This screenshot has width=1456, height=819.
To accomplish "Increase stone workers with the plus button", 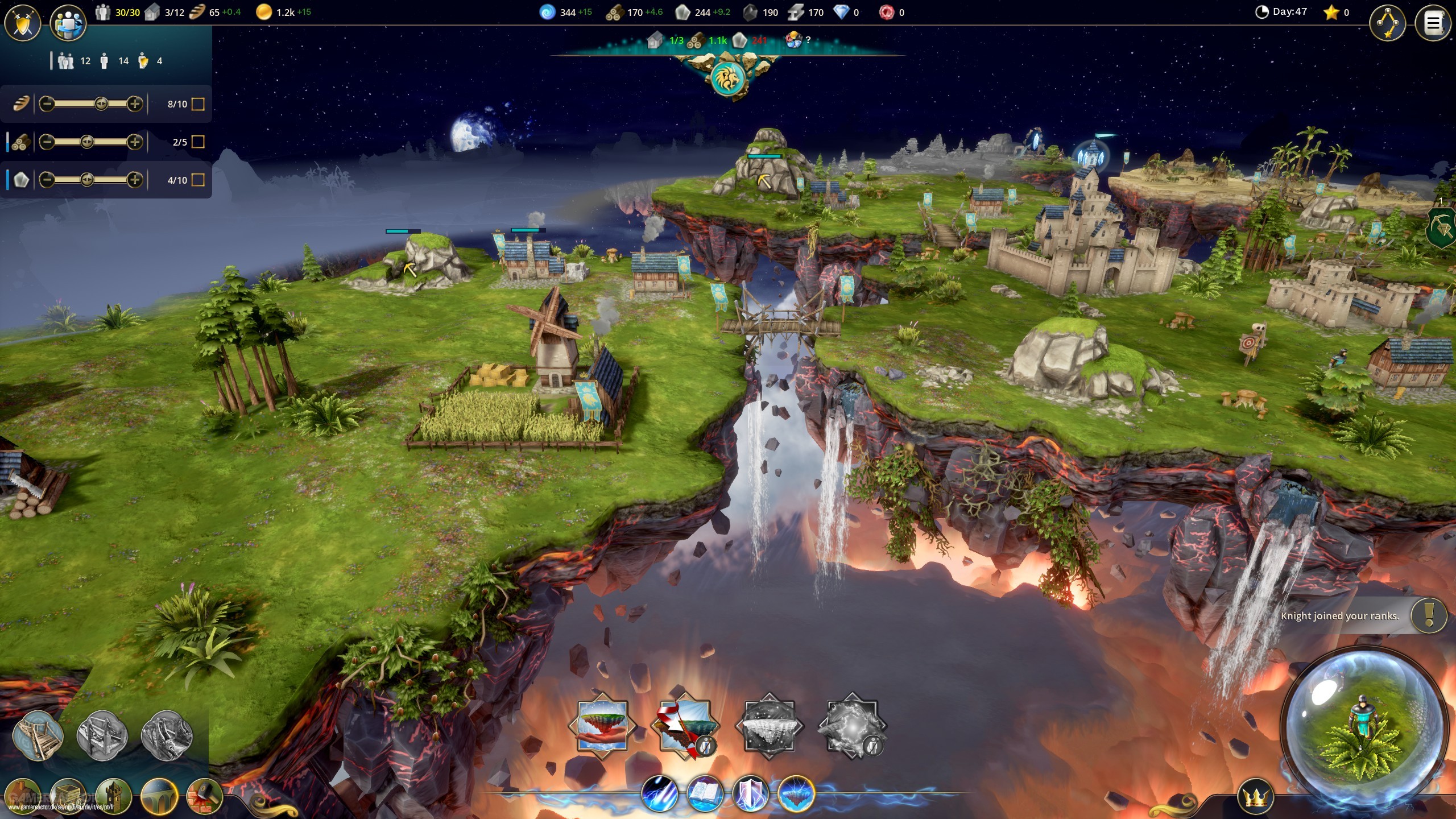I will [135, 180].
